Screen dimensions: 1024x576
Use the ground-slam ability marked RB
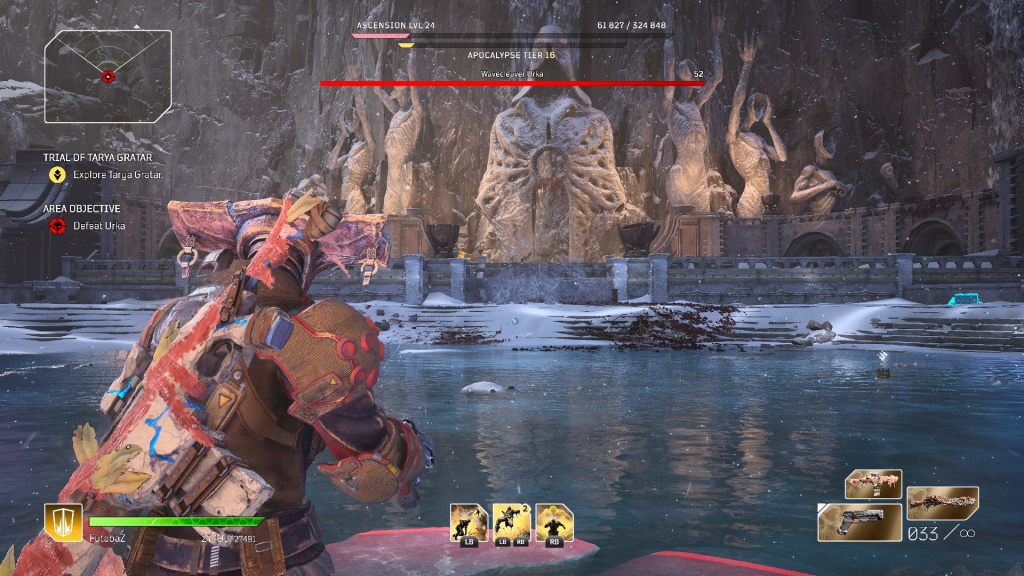point(553,522)
